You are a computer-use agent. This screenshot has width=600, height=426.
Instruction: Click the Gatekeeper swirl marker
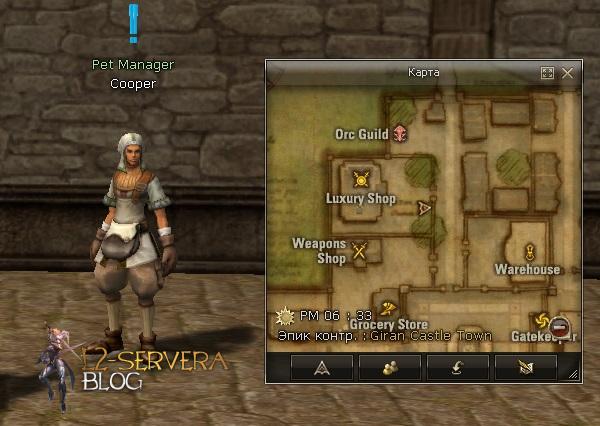click(x=543, y=321)
